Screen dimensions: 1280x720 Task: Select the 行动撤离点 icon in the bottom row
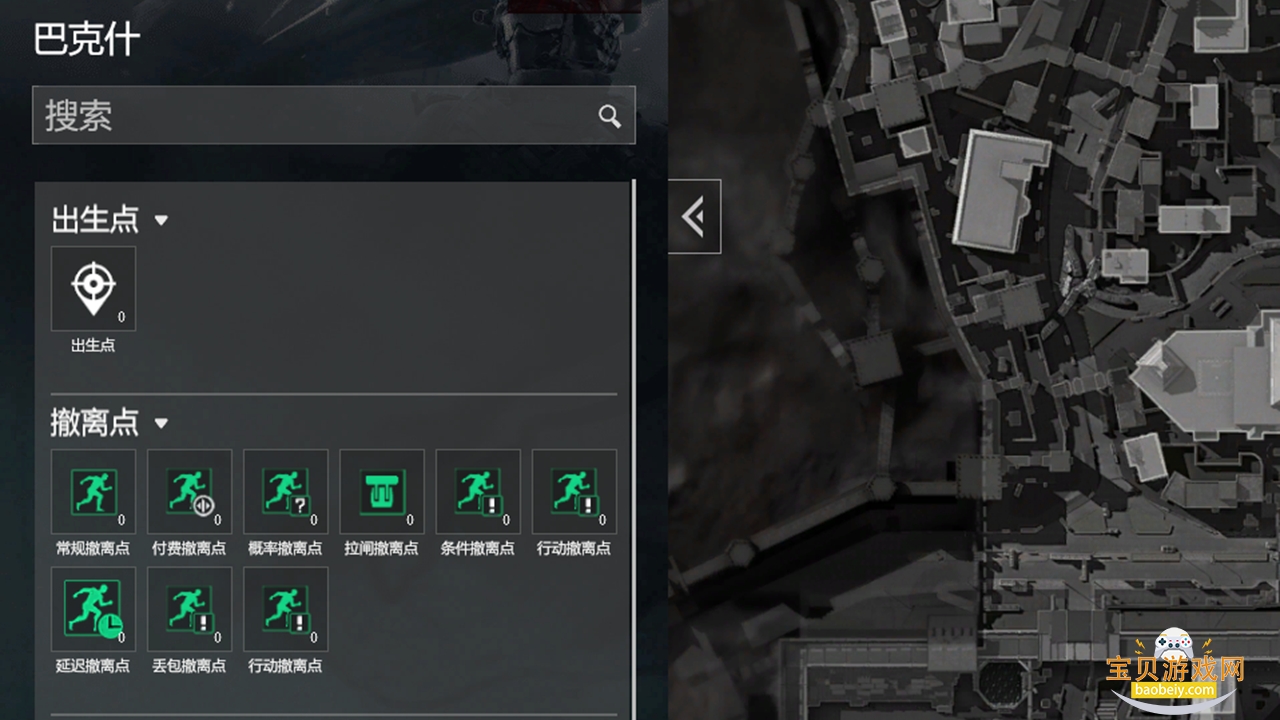tap(285, 608)
